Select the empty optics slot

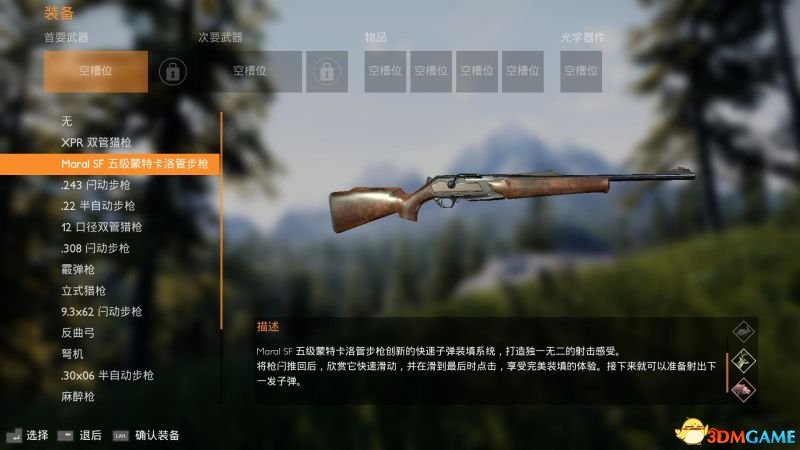pyautogui.click(x=581, y=71)
